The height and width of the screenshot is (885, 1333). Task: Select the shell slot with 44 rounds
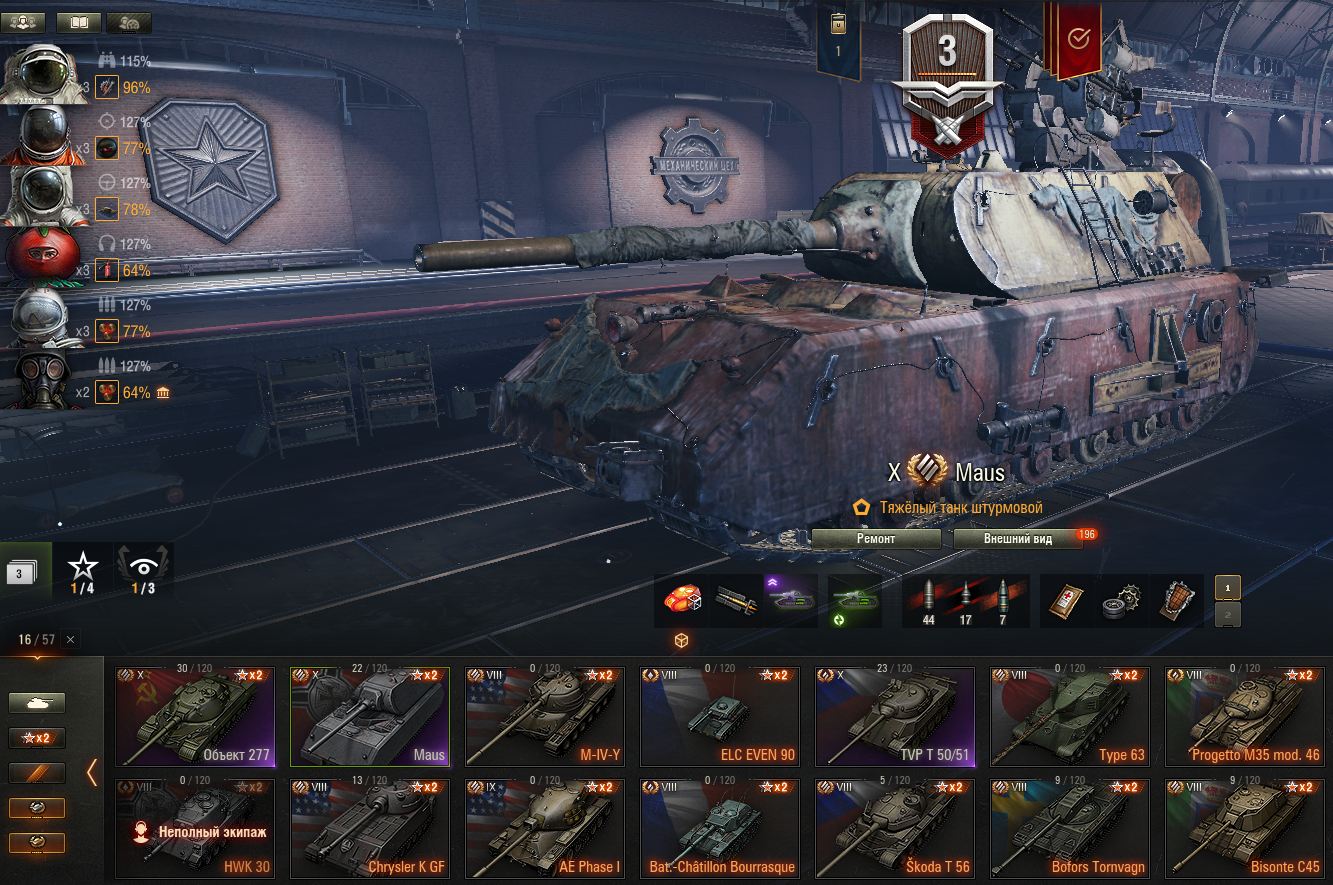(x=928, y=601)
